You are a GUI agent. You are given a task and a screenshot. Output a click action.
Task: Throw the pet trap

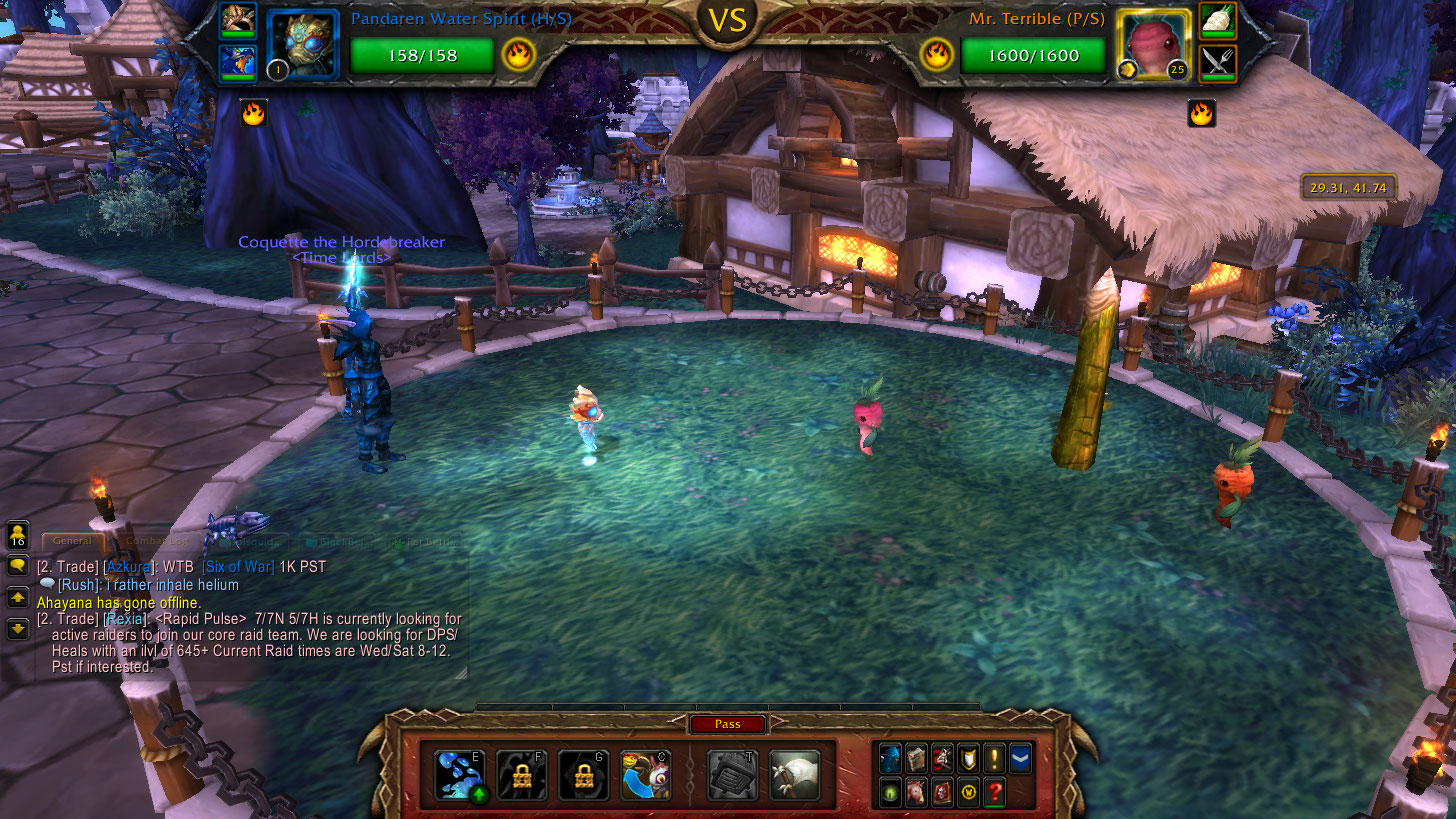[x=732, y=775]
